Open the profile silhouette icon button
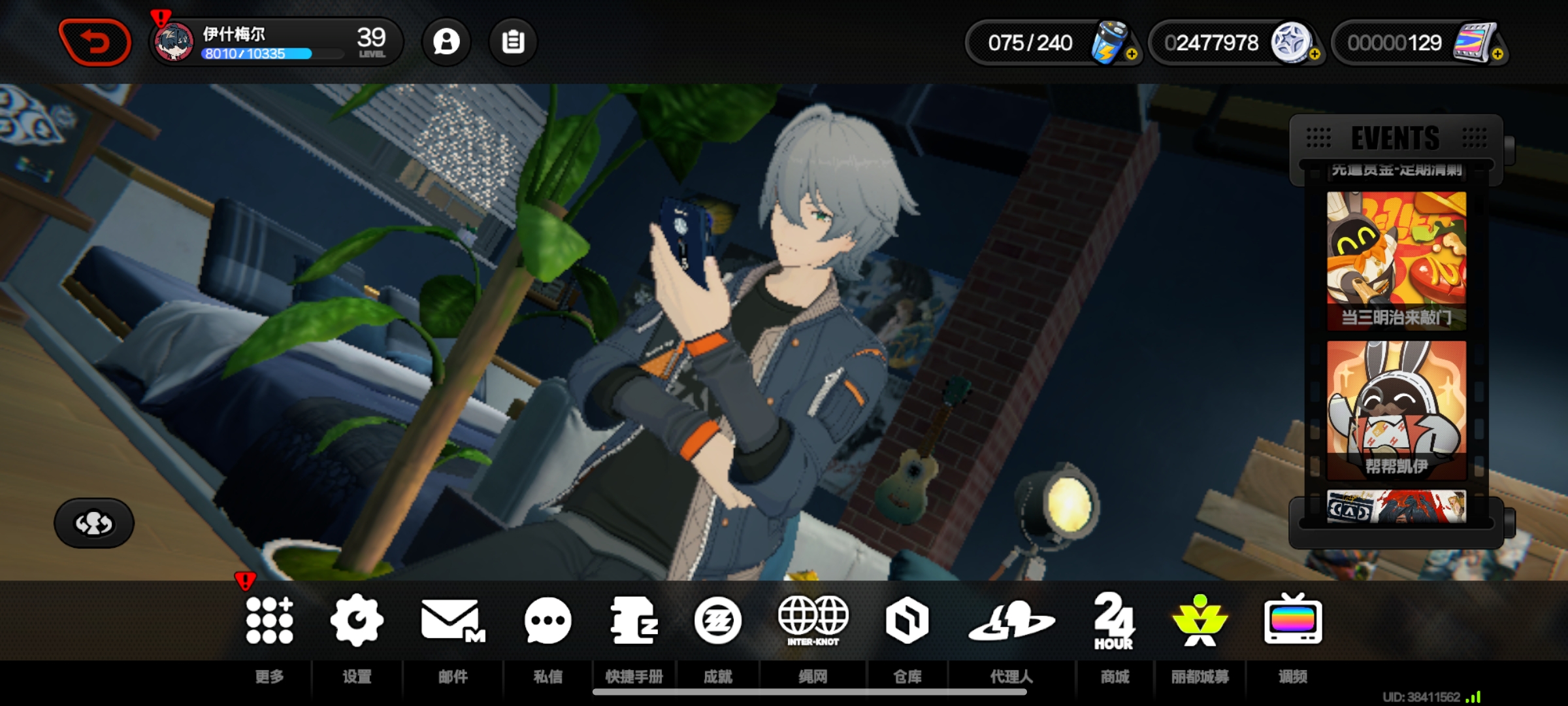The height and width of the screenshot is (706, 1568). (446, 42)
